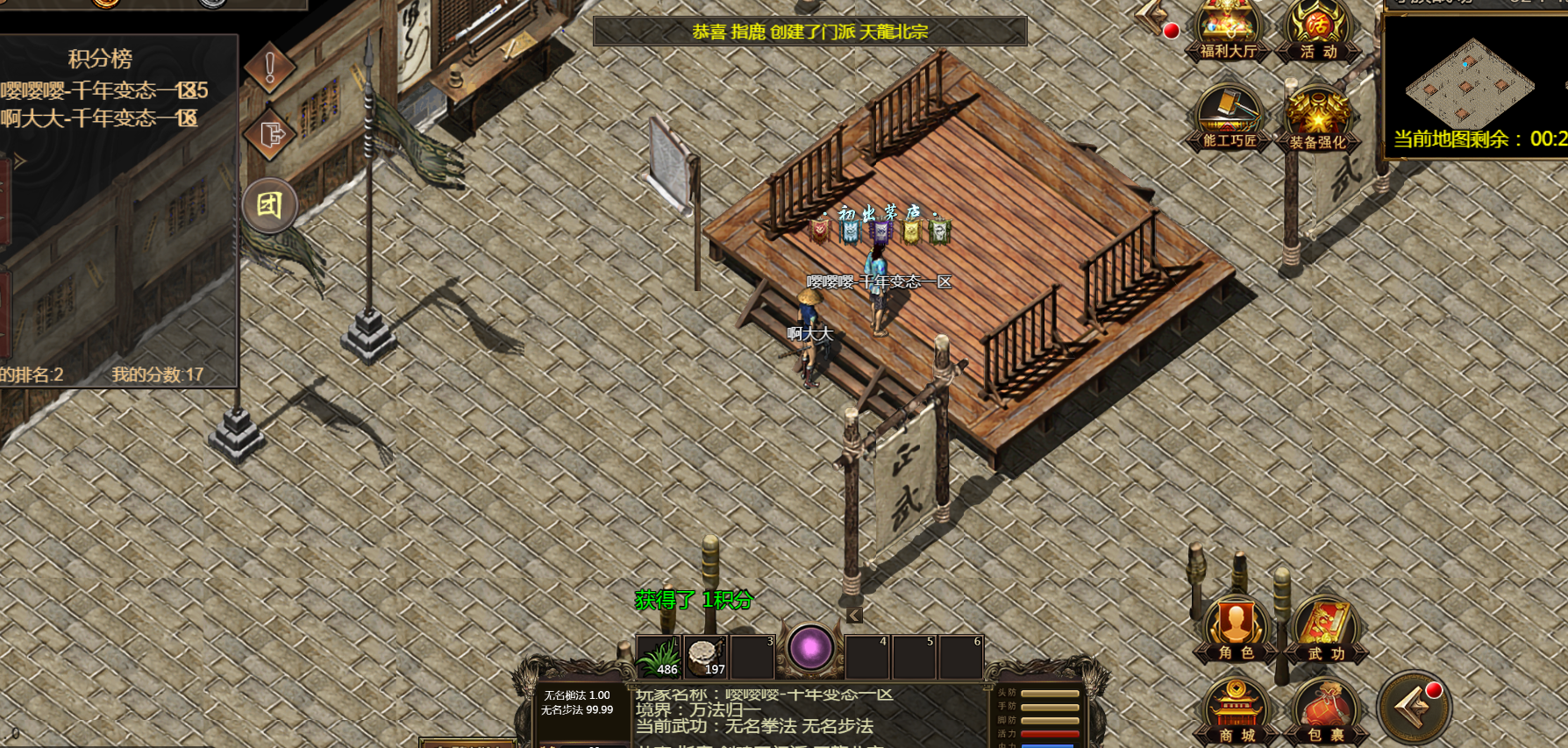Use the hotbar item with count 197
Image resolution: width=1568 pixels, height=748 pixels.
(x=705, y=657)
